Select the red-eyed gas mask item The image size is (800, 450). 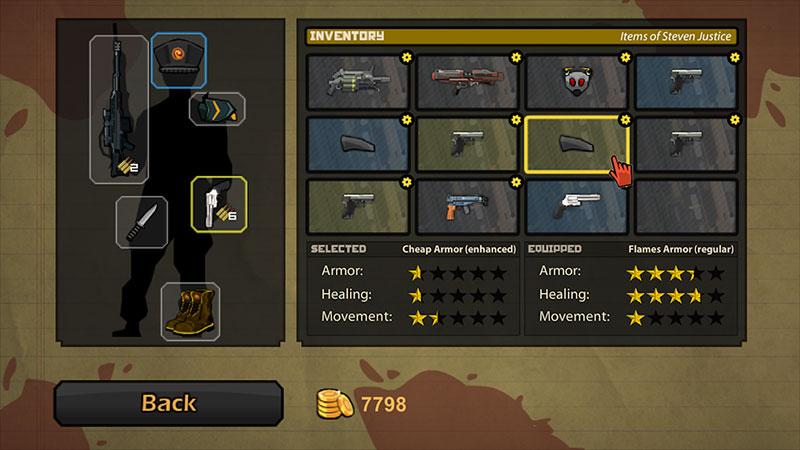coord(577,81)
